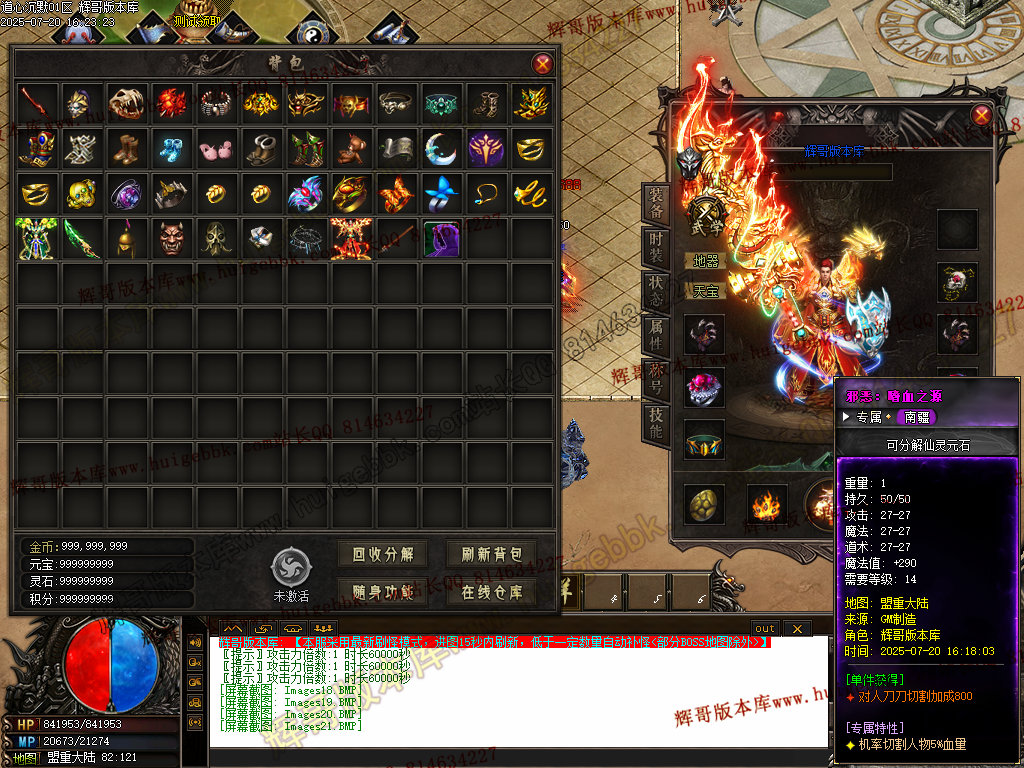This screenshot has width=1024, height=768.
Task: Open the 地器 equipment button
Action: [706, 261]
